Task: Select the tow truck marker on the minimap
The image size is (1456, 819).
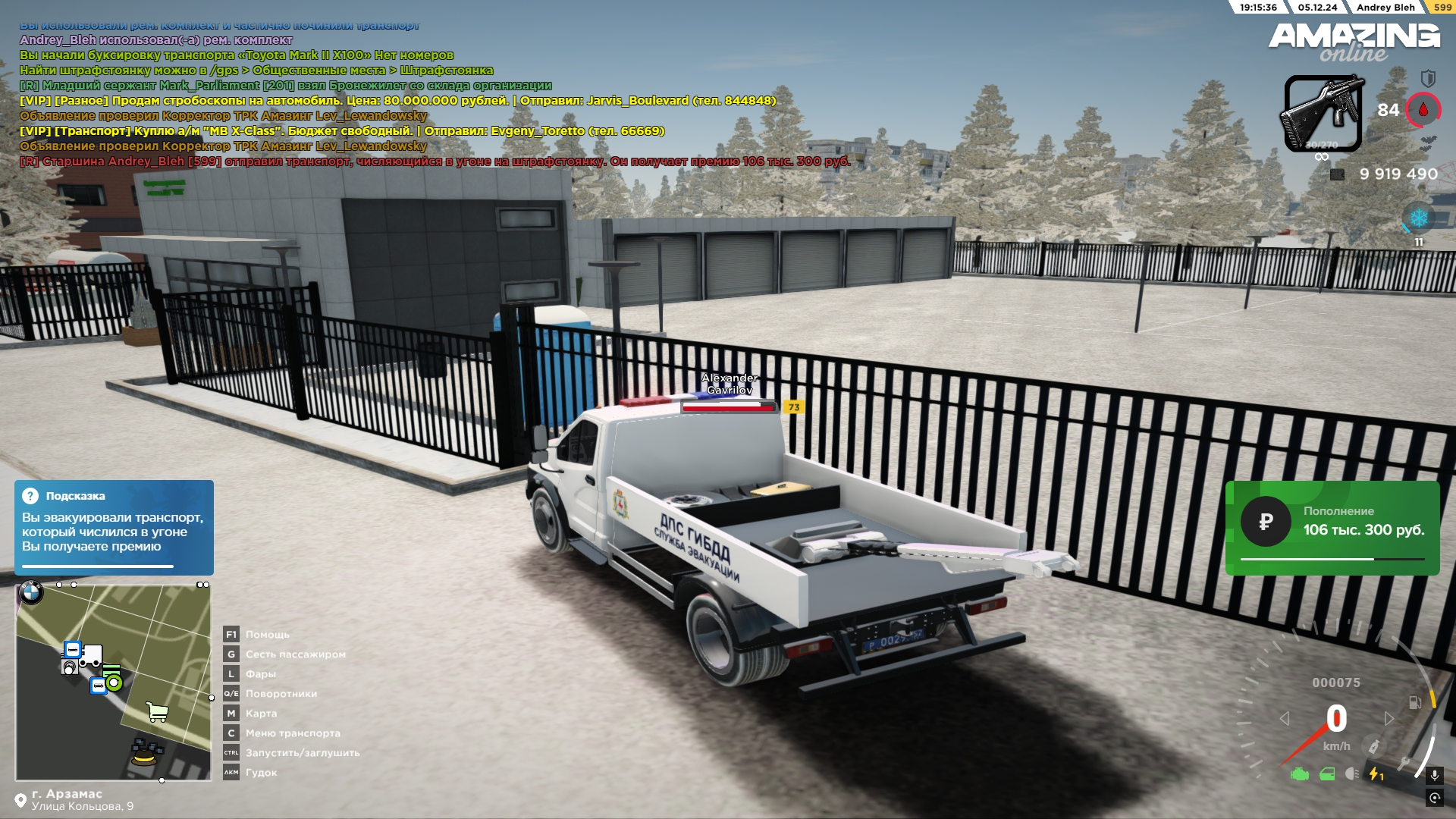Action: point(91,655)
